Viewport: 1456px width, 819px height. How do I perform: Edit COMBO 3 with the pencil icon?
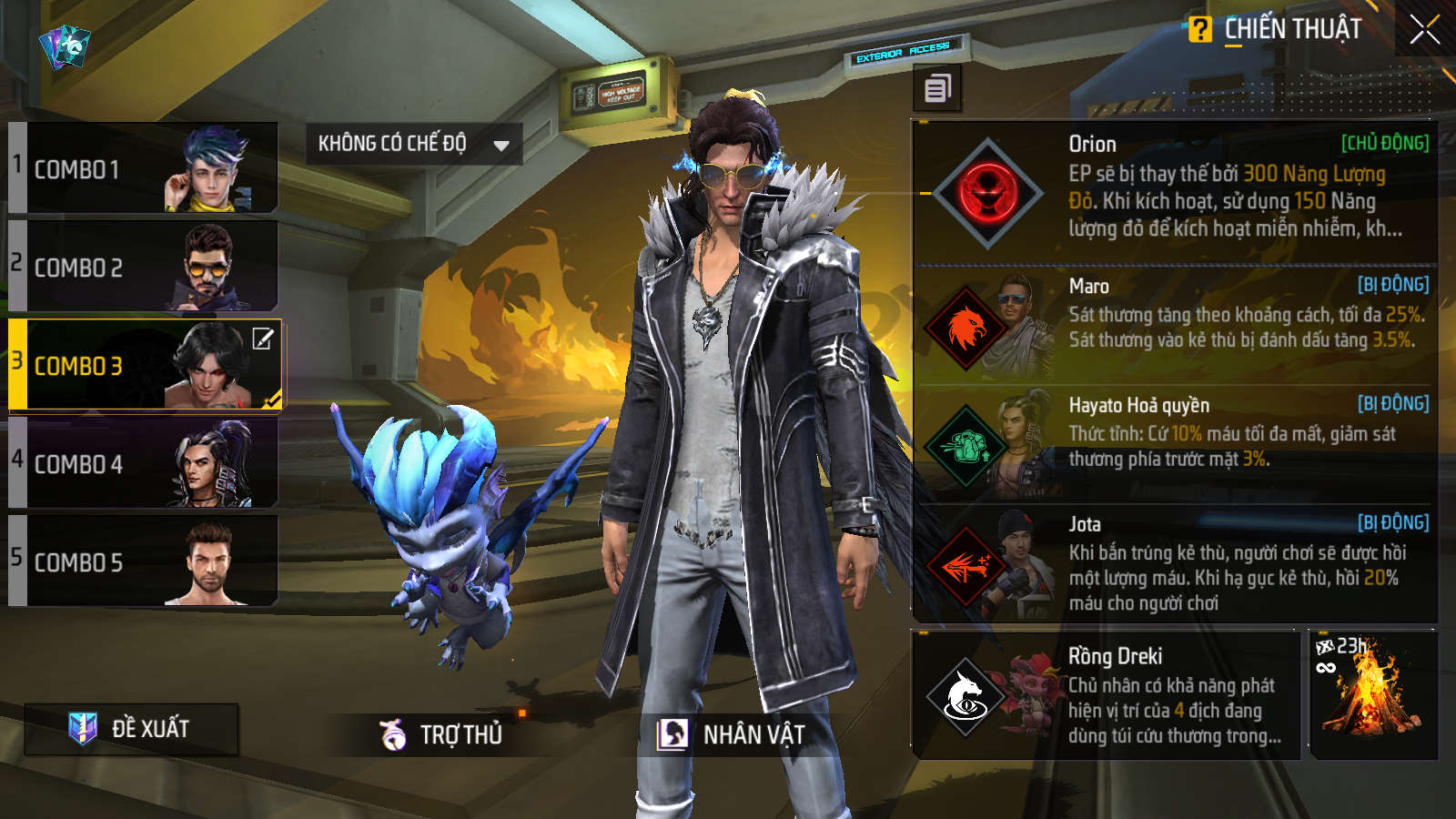[x=263, y=339]
